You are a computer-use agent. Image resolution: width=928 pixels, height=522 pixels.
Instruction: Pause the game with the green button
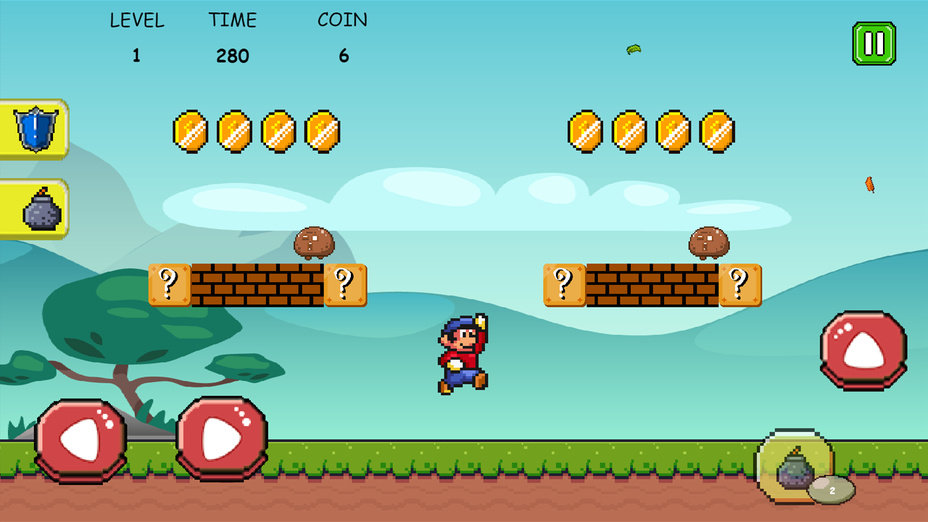click(x=873, y=44)
